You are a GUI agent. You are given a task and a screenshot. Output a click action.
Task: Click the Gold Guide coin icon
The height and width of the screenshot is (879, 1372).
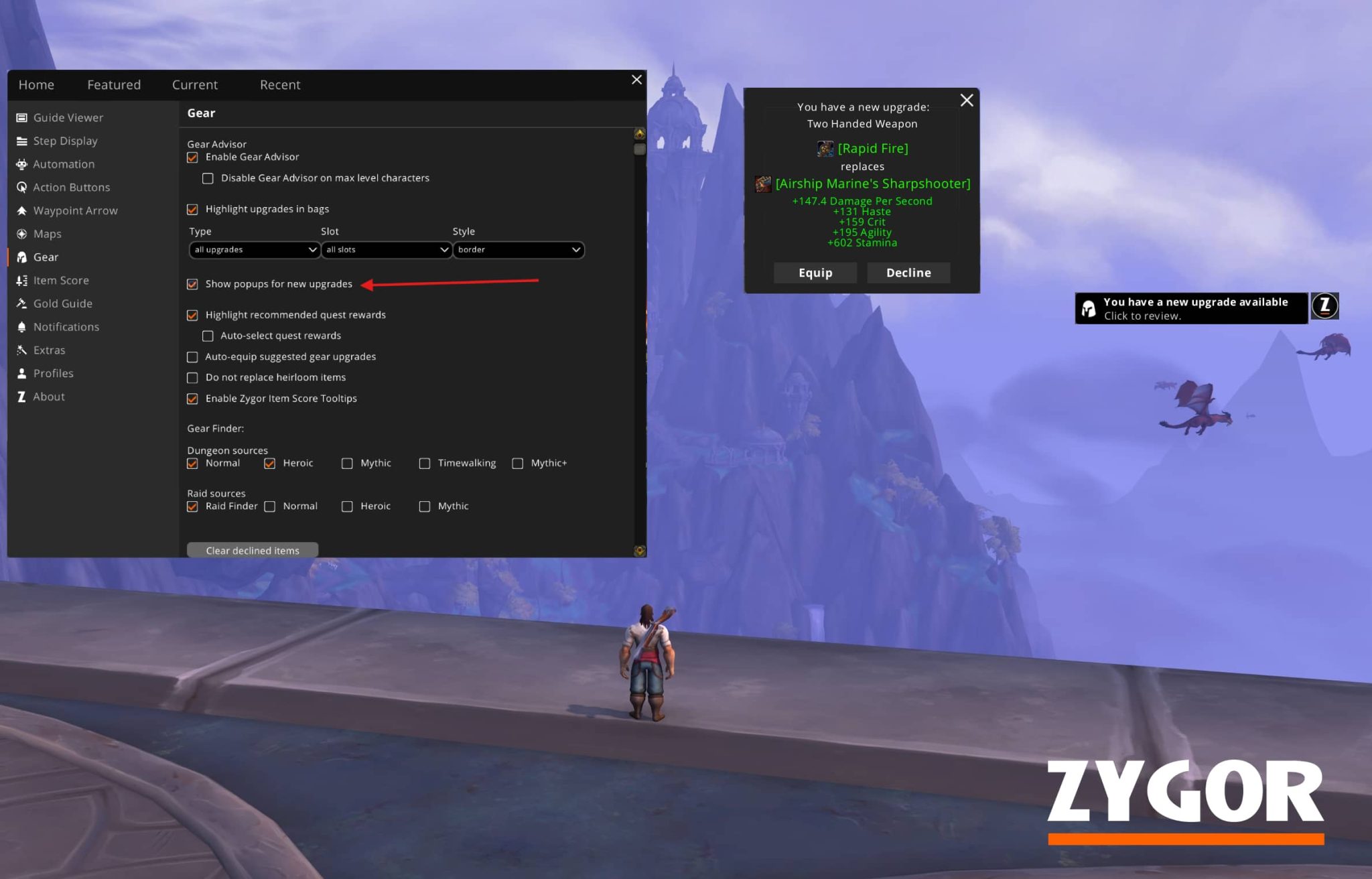pyautogui.click(x=22, y=303)
